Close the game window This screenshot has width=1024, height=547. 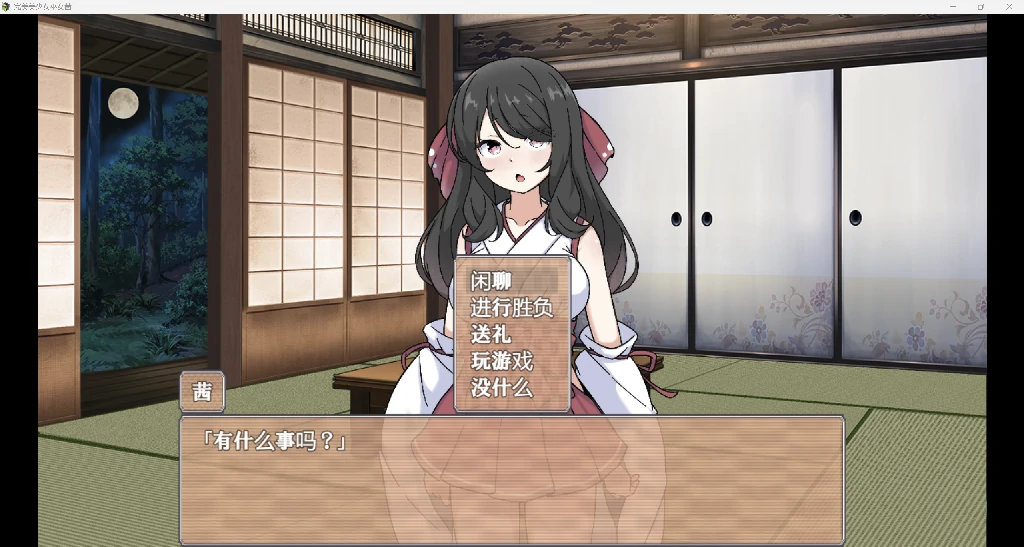pos(1009,6)
